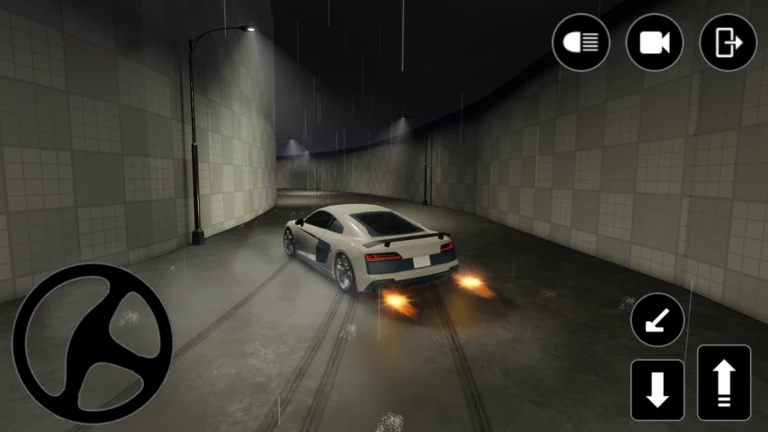Tap the round diagonal arrow button
The width and height of the screenshot is (768, 432).
(657, 321)
